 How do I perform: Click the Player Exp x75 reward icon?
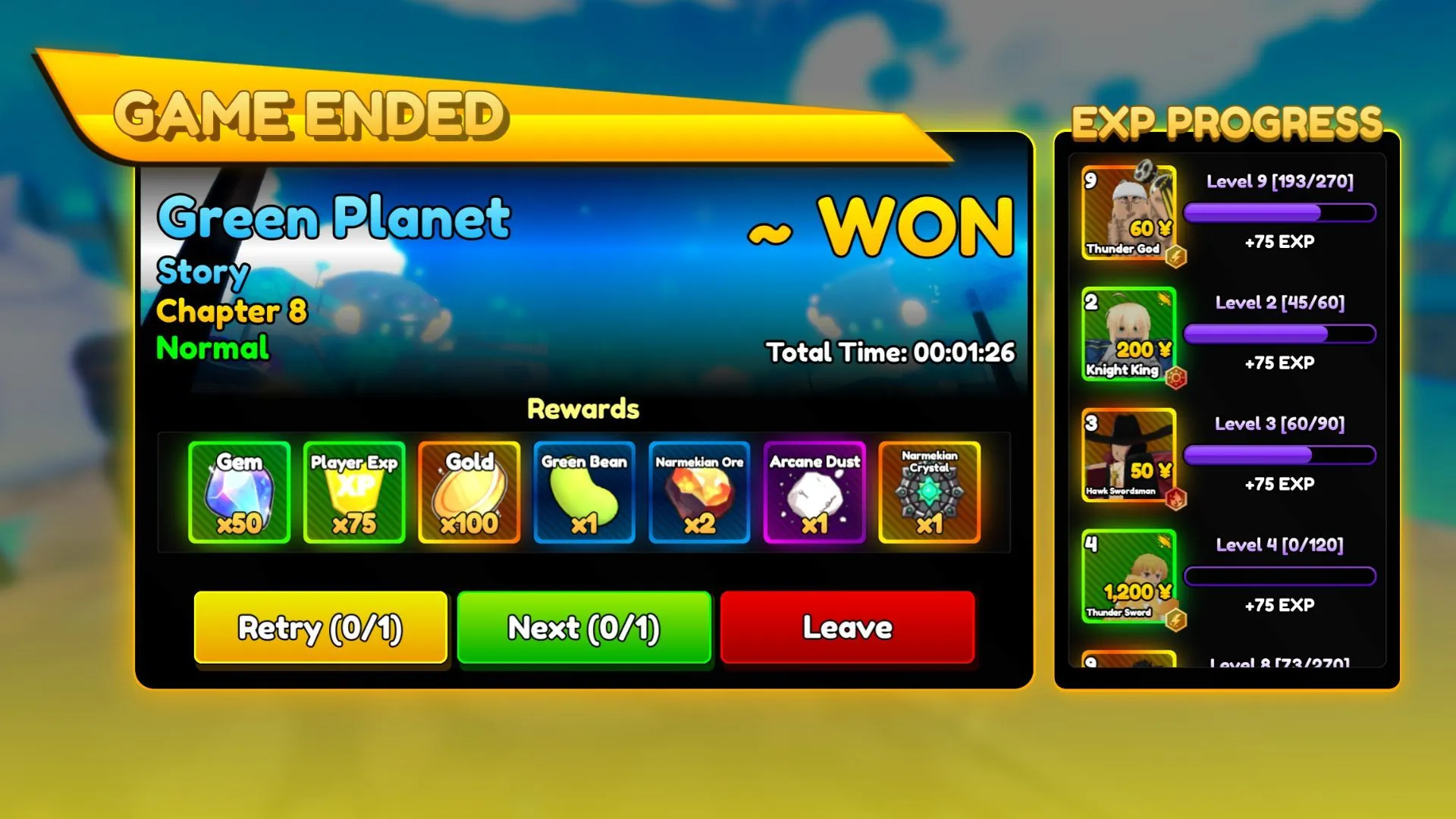(x=353, y=493)
